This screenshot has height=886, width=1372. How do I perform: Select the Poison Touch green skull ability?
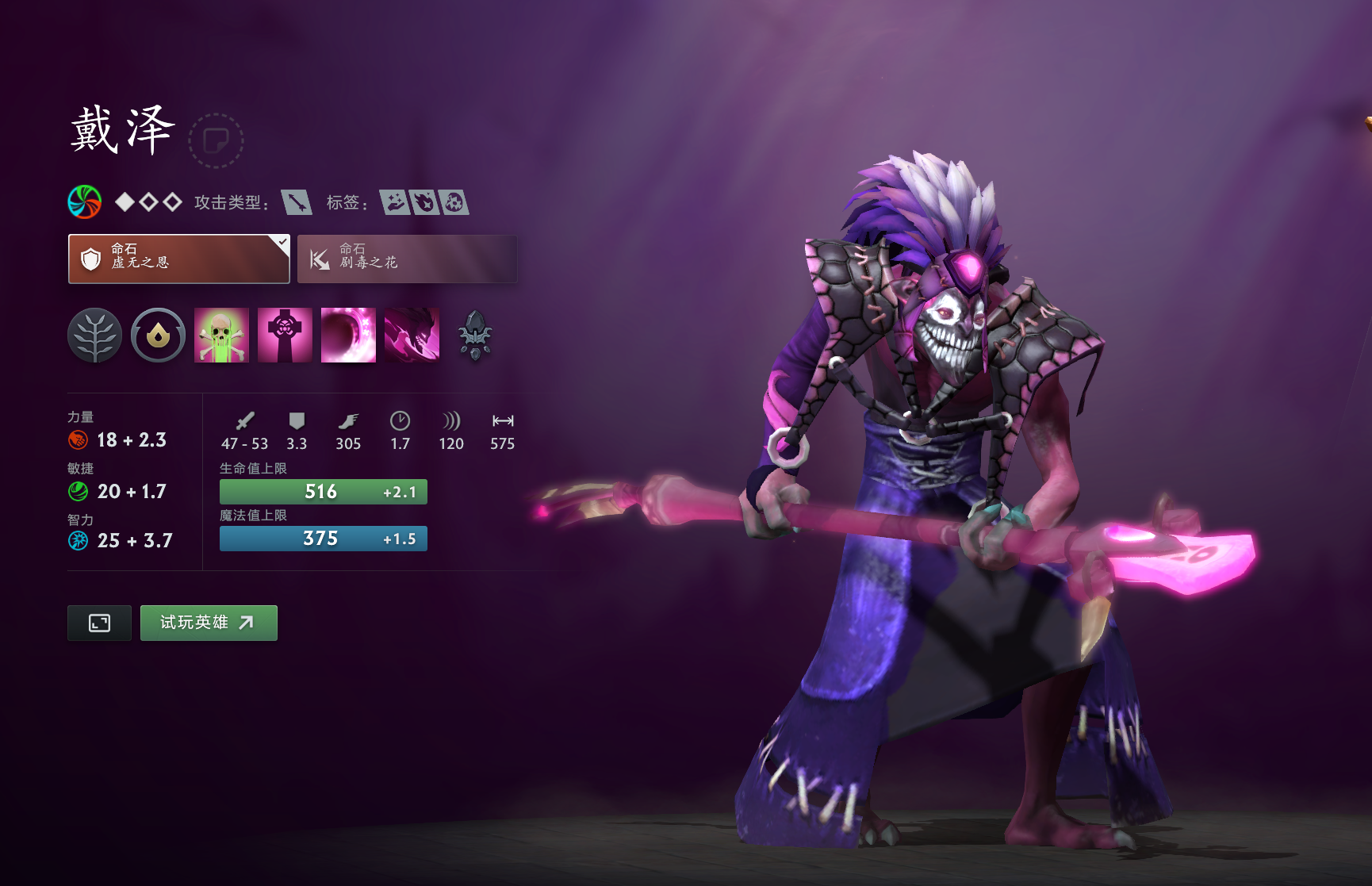[221, 336]
